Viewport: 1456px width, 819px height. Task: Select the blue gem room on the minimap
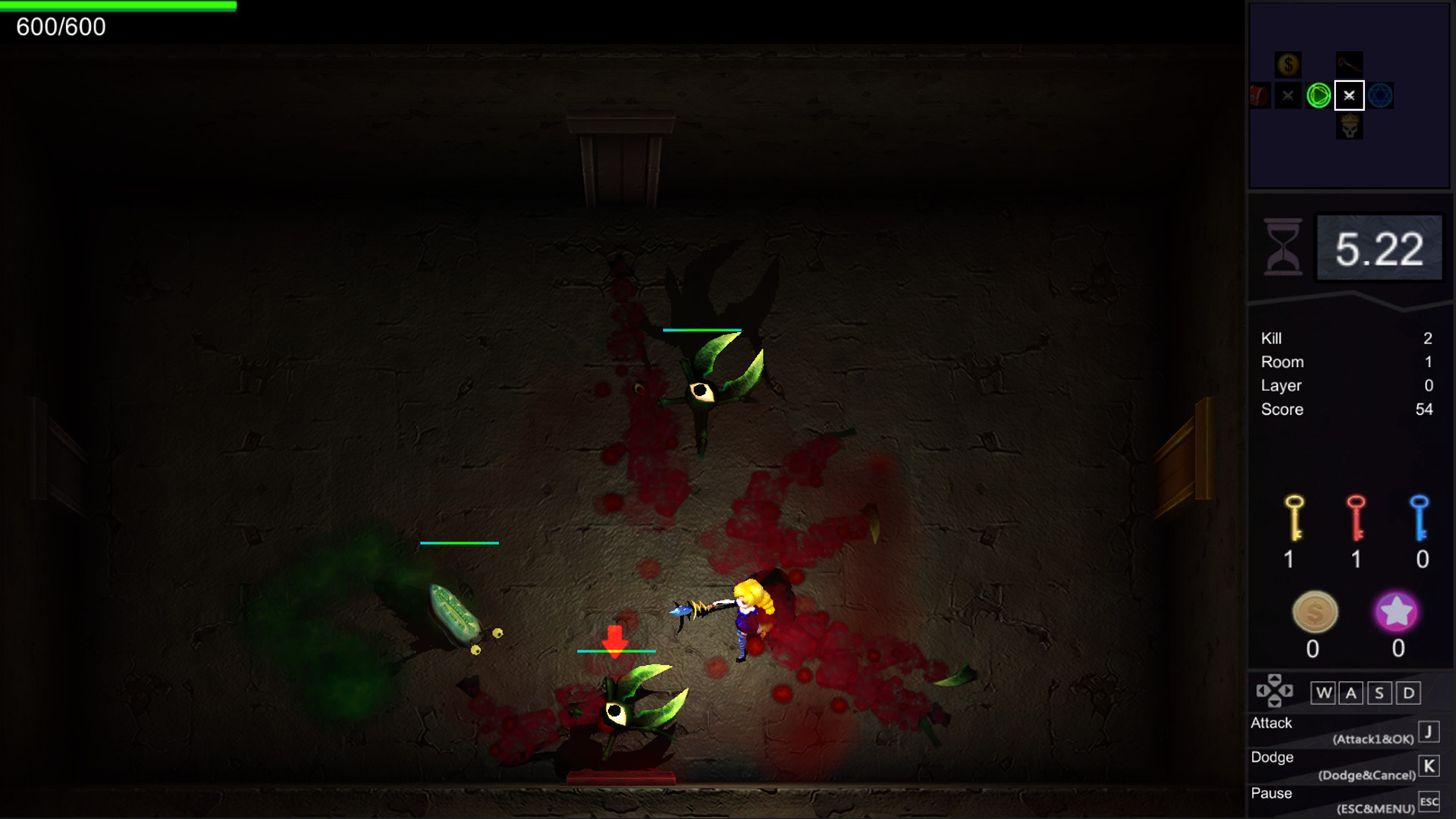coord(1381,95)
